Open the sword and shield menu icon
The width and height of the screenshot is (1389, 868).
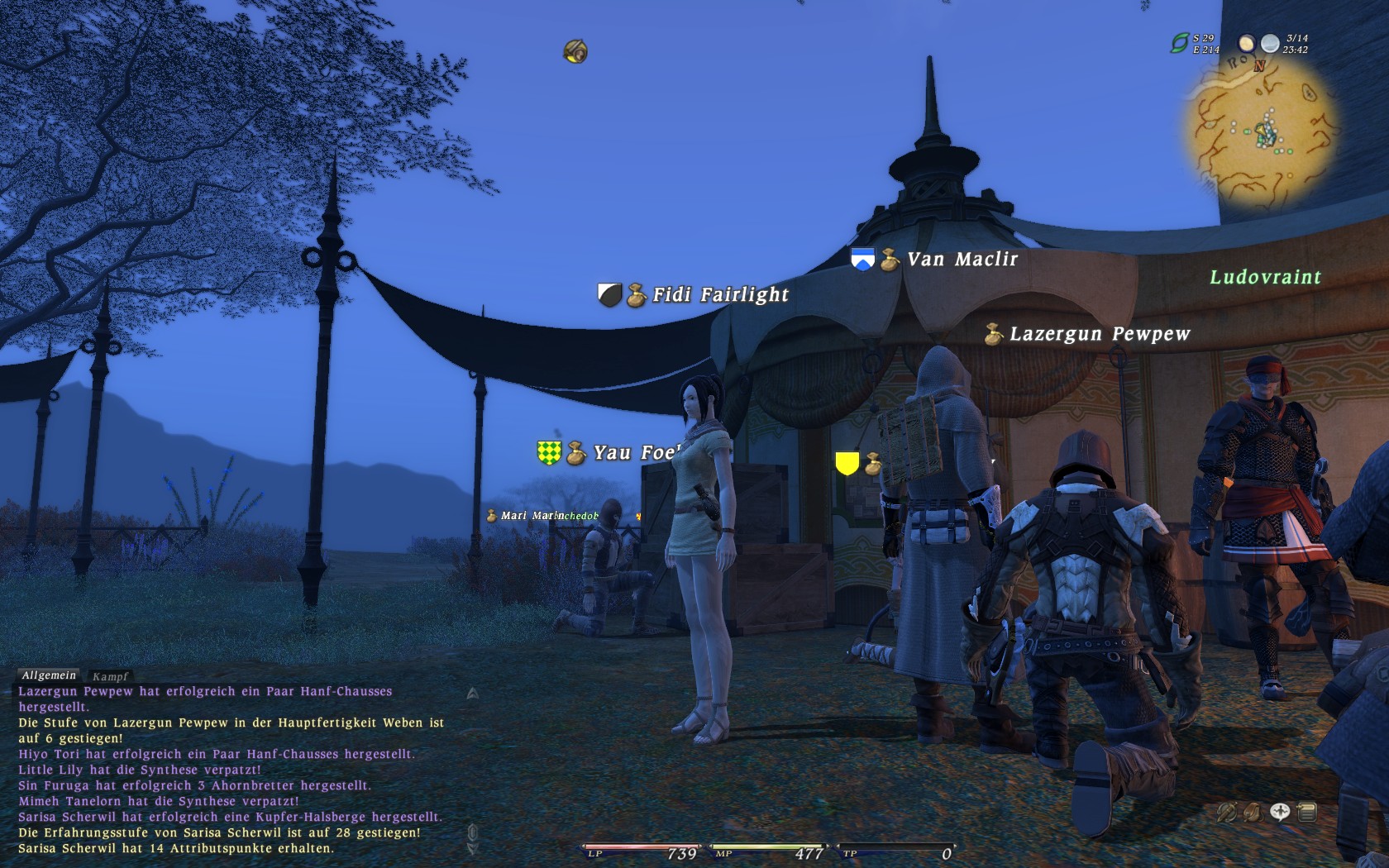pyautogui.click(x=1227, y=813)
